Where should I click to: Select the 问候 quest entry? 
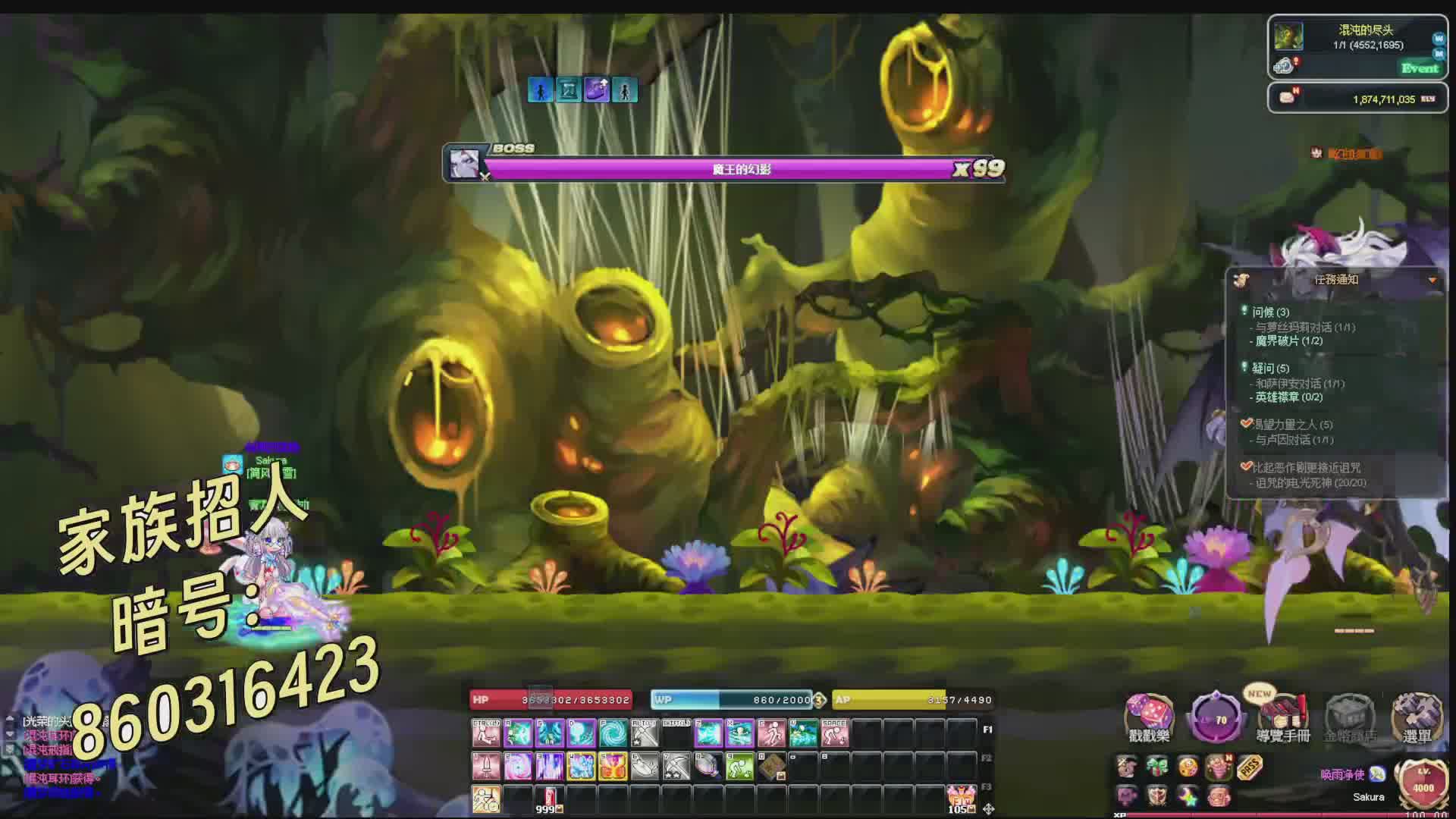1270,312
